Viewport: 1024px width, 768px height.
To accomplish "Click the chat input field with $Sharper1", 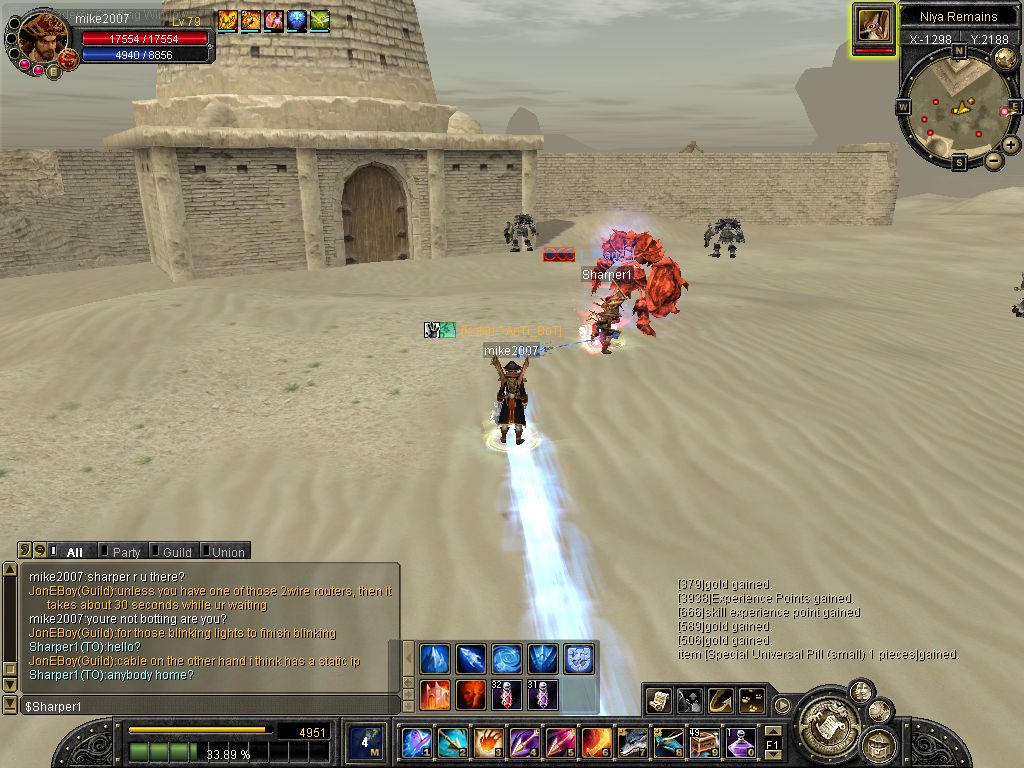I will click(x=200, y=706).
